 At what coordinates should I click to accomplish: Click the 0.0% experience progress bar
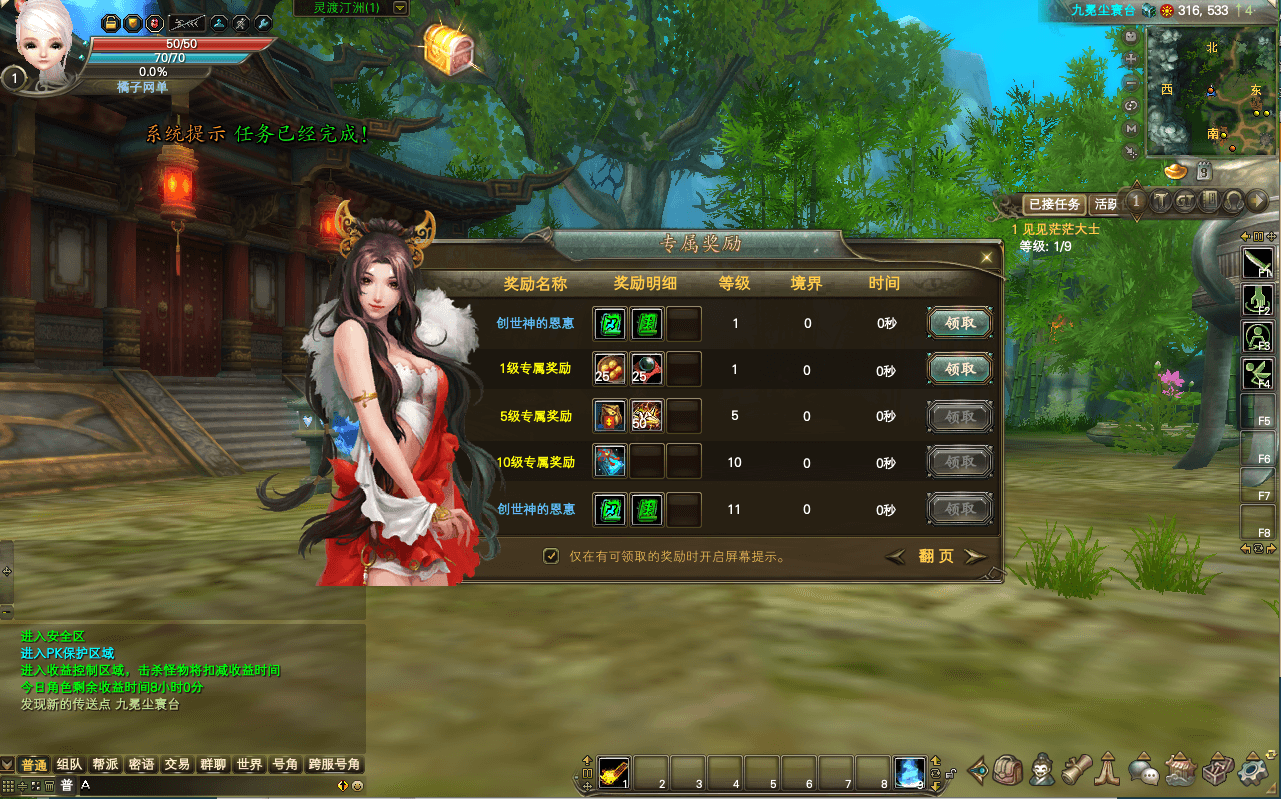click(155, 73)
